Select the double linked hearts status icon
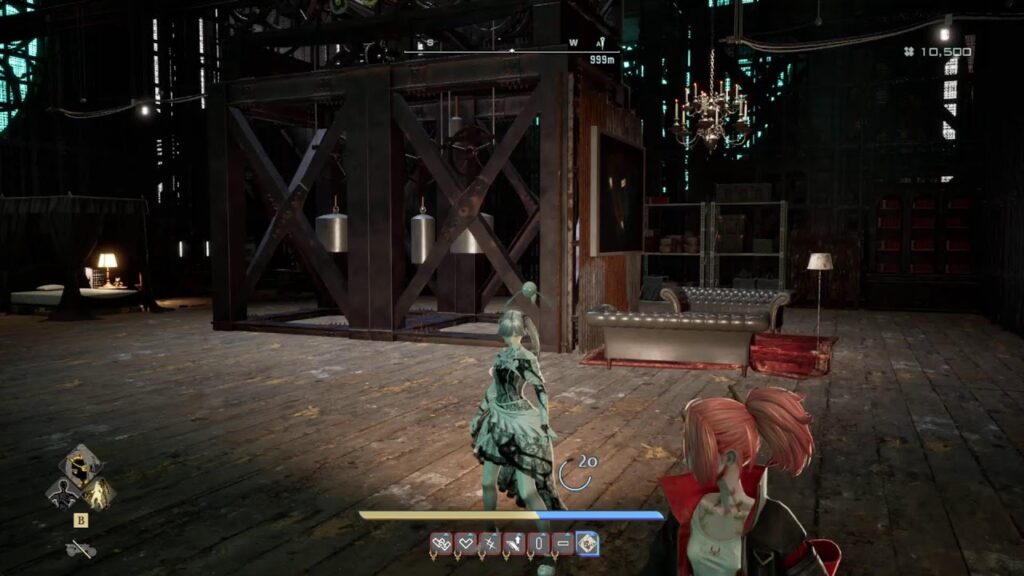 441,543
